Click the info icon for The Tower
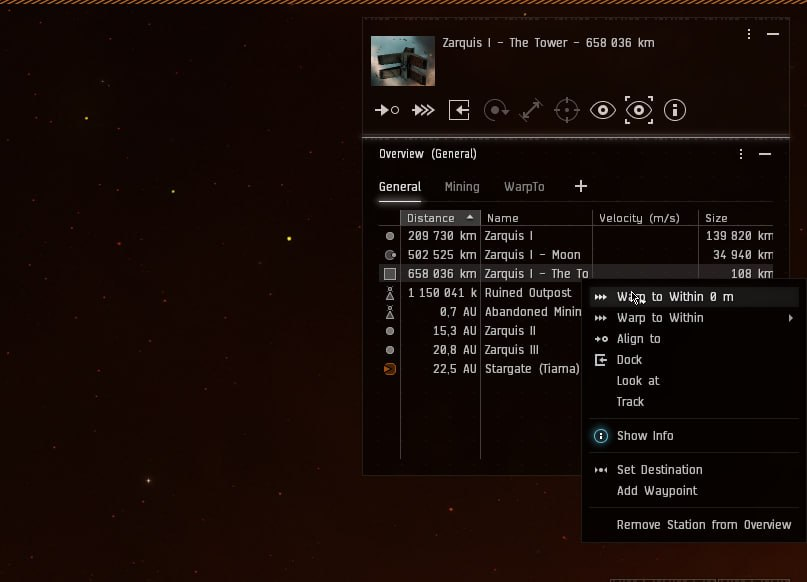This screenshot has width=807, height=582. click(675, 110)
